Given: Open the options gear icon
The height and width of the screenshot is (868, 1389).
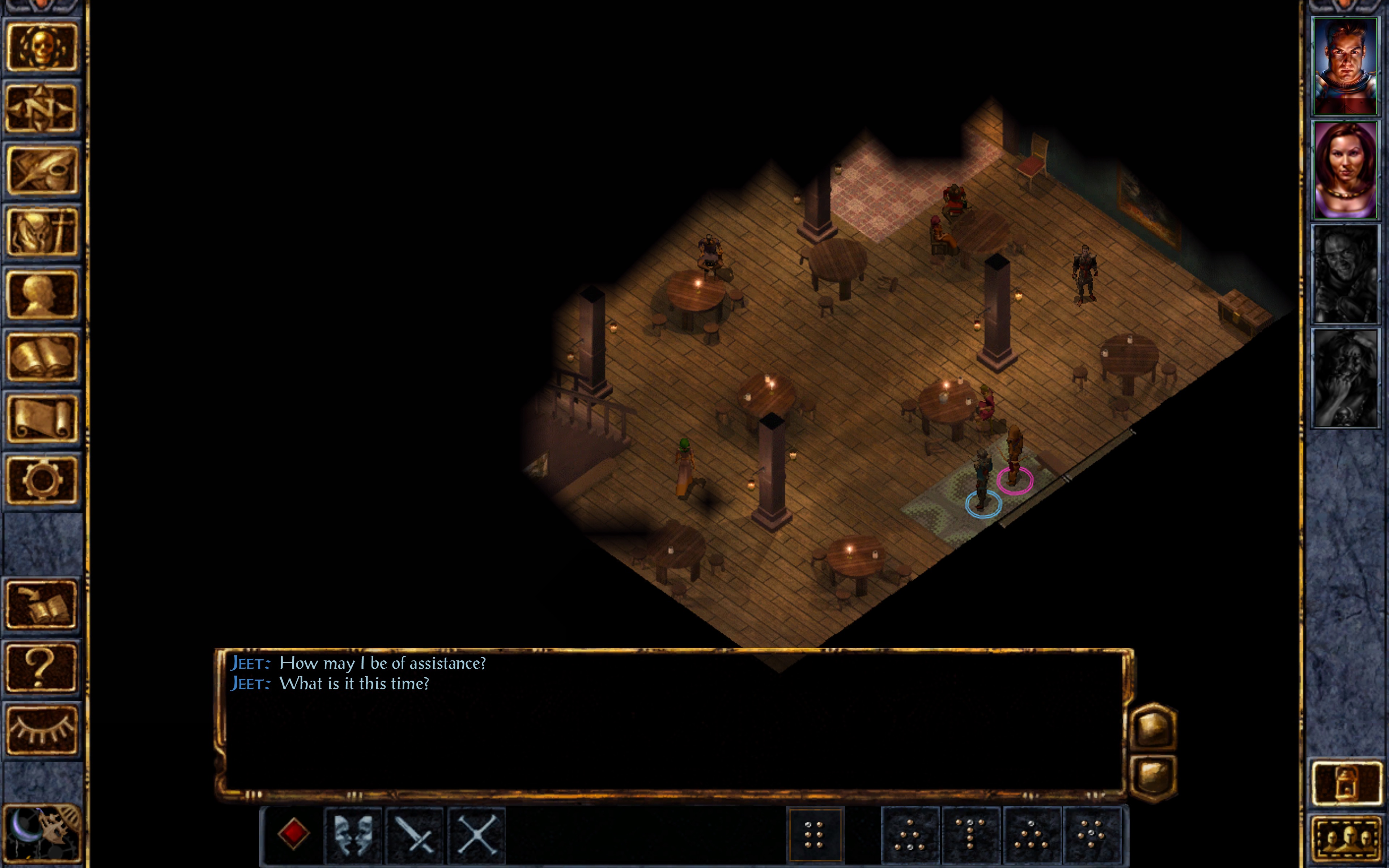Looking at the screenshot, I should pos(41,480).
